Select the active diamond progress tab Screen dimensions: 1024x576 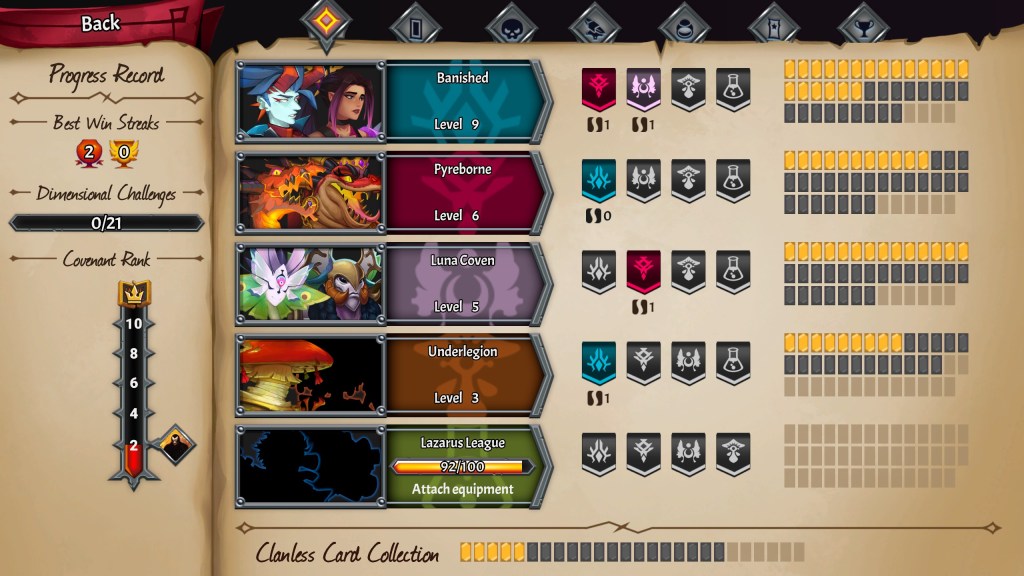click(327, 24)
